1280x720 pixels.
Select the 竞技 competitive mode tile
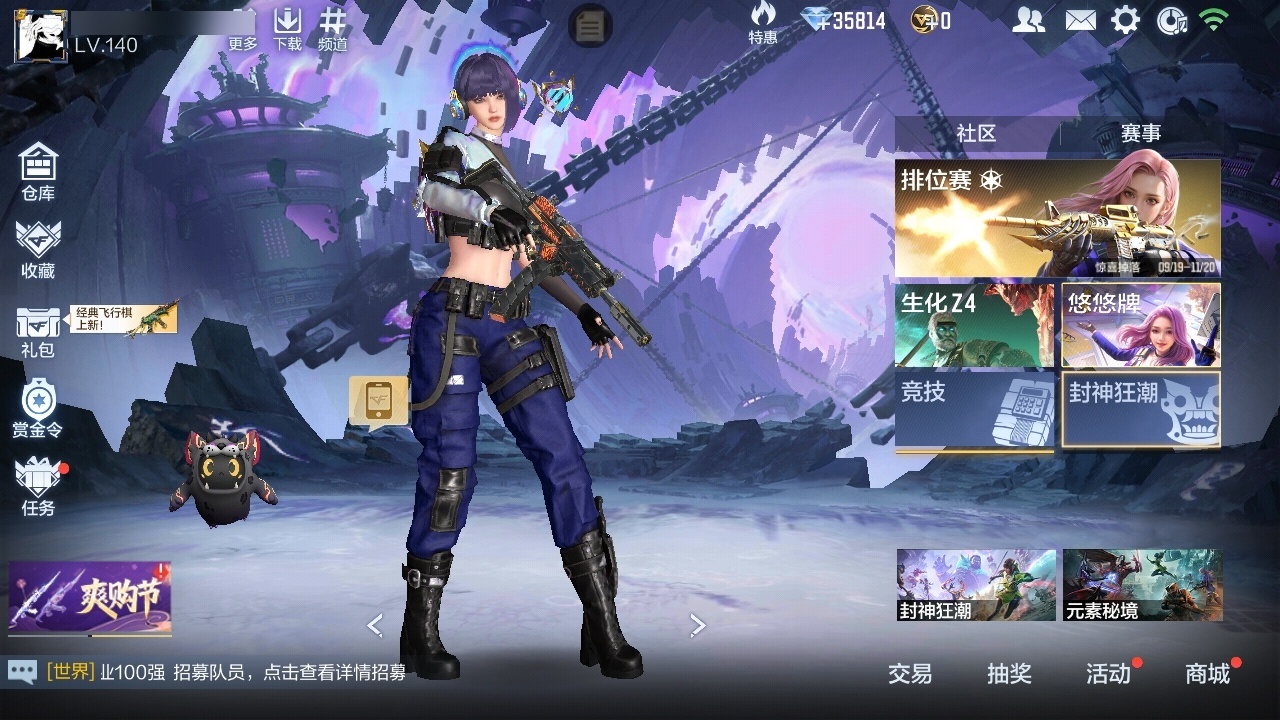(x=974, y=410)
